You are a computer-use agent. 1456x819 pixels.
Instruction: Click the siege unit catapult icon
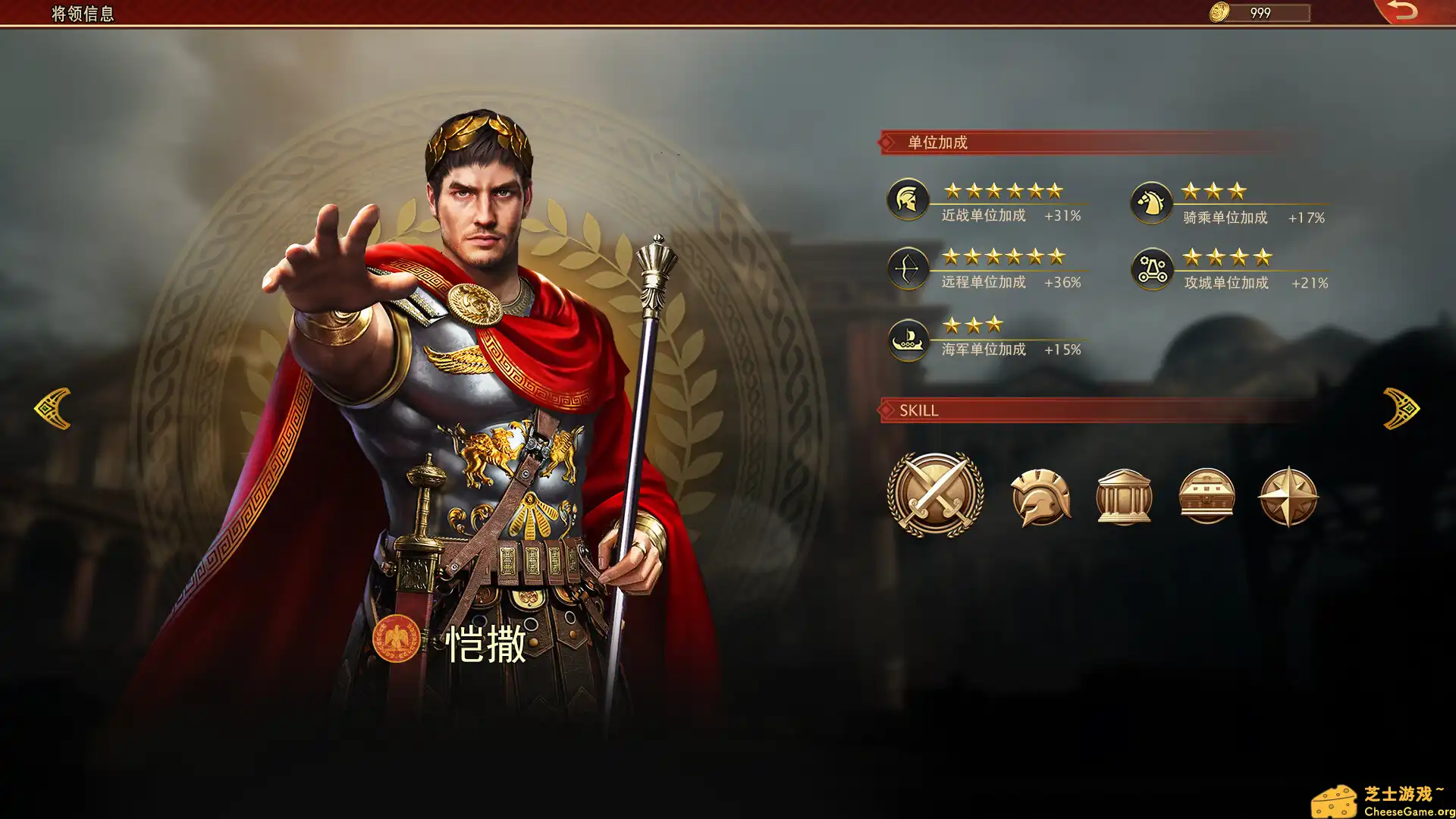pyautogui.click(x=1152, y=268)
